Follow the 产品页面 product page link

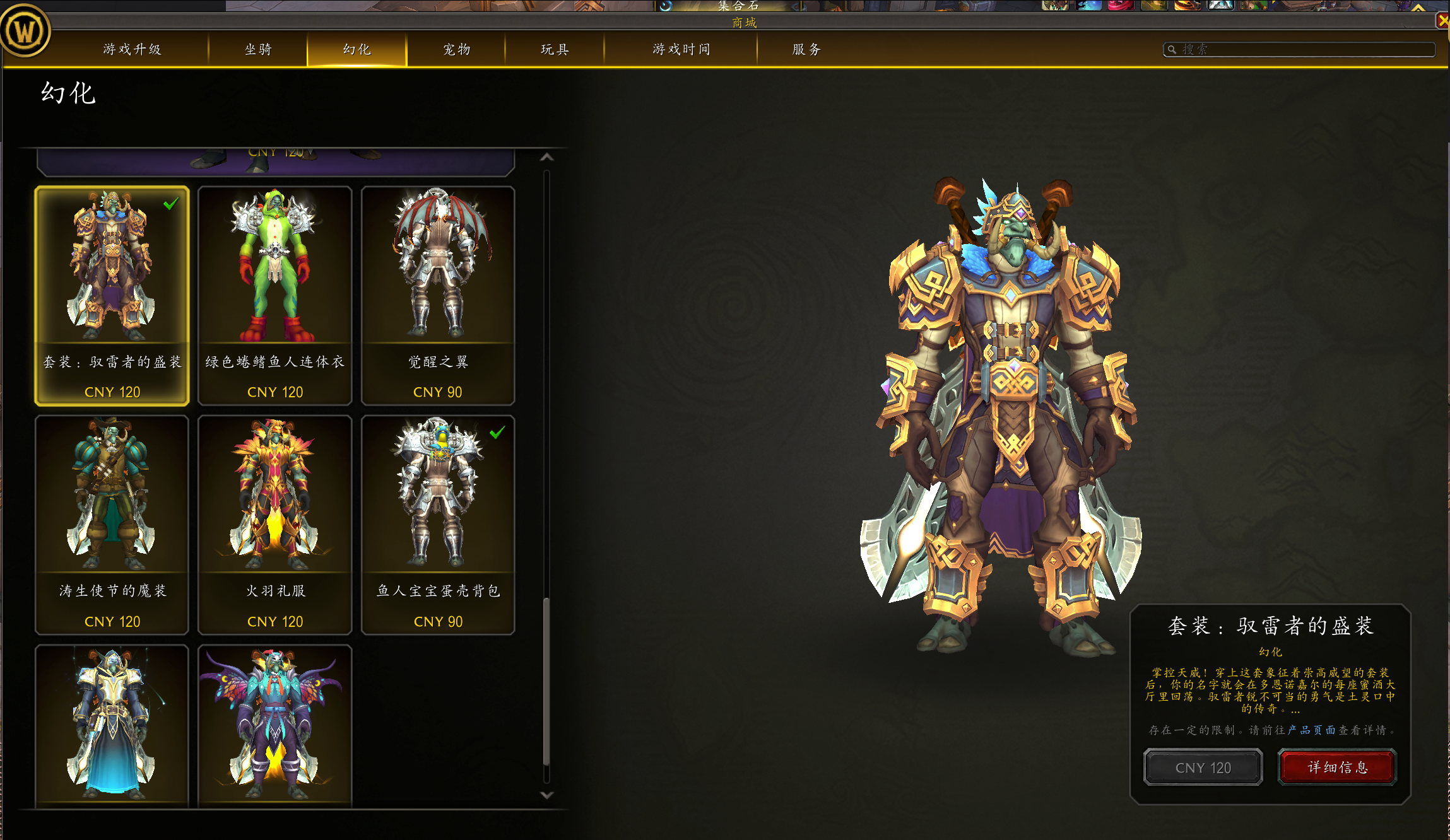coord(1311,730)
